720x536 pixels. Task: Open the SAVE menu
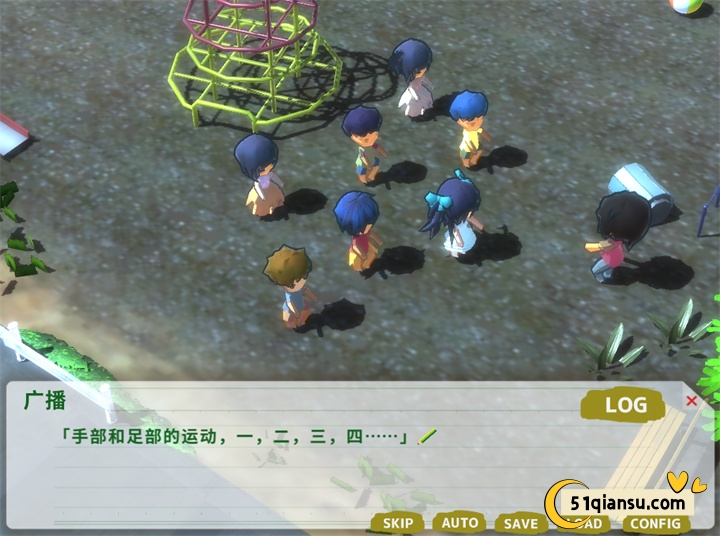(x=520, y=523)
